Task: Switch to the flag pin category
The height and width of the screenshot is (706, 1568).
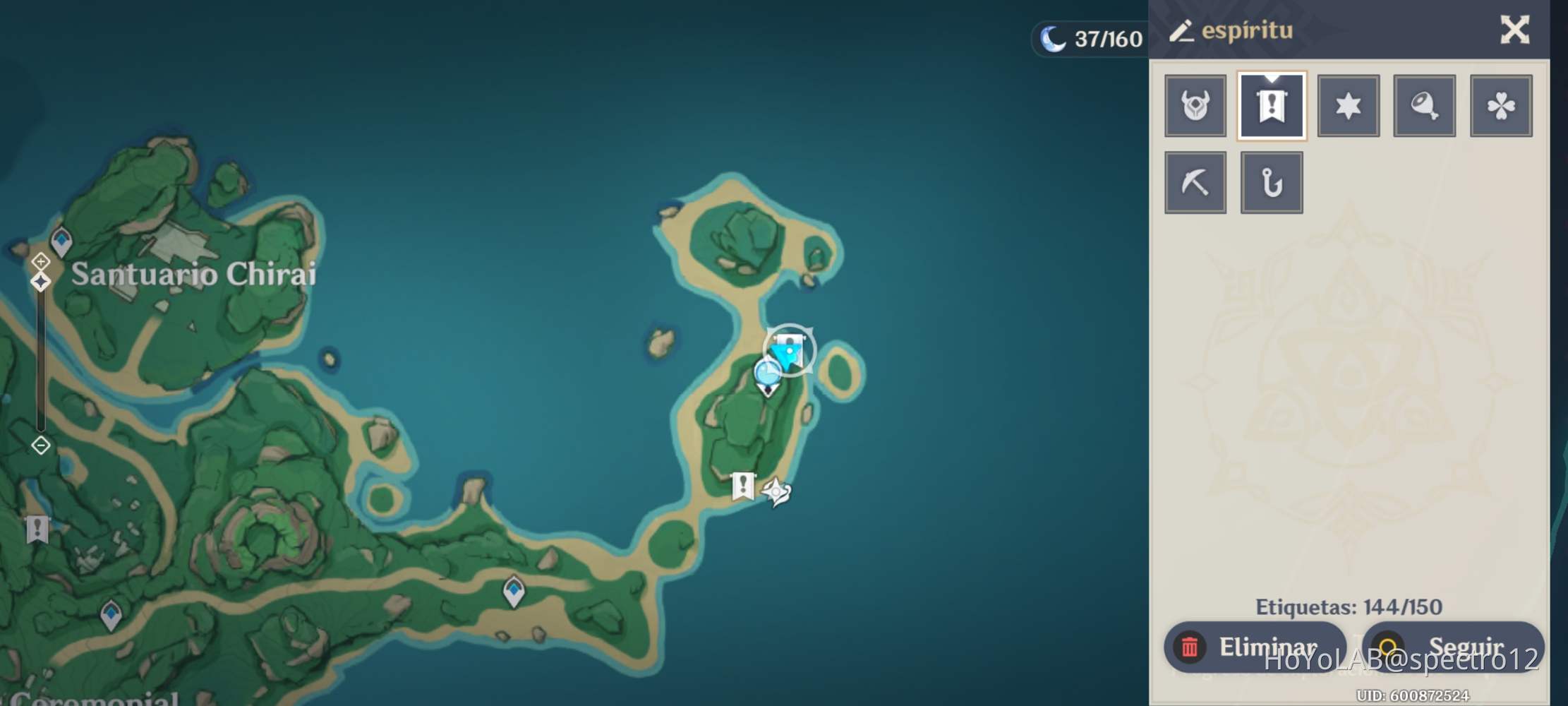Action: (1272, 106)
